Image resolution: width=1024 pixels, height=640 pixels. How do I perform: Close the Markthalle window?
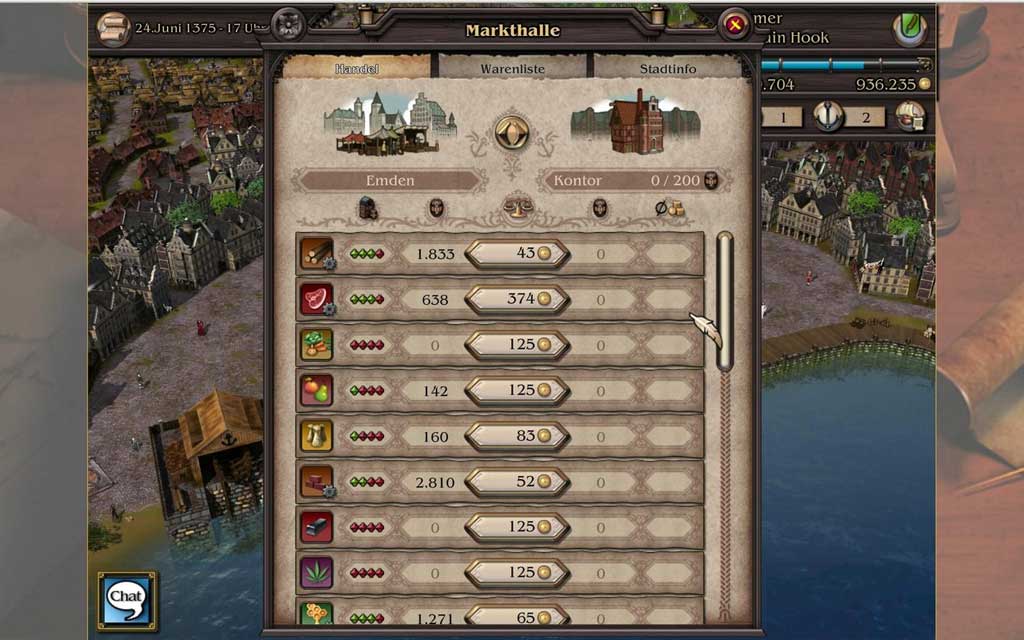(x=735, y=26)
